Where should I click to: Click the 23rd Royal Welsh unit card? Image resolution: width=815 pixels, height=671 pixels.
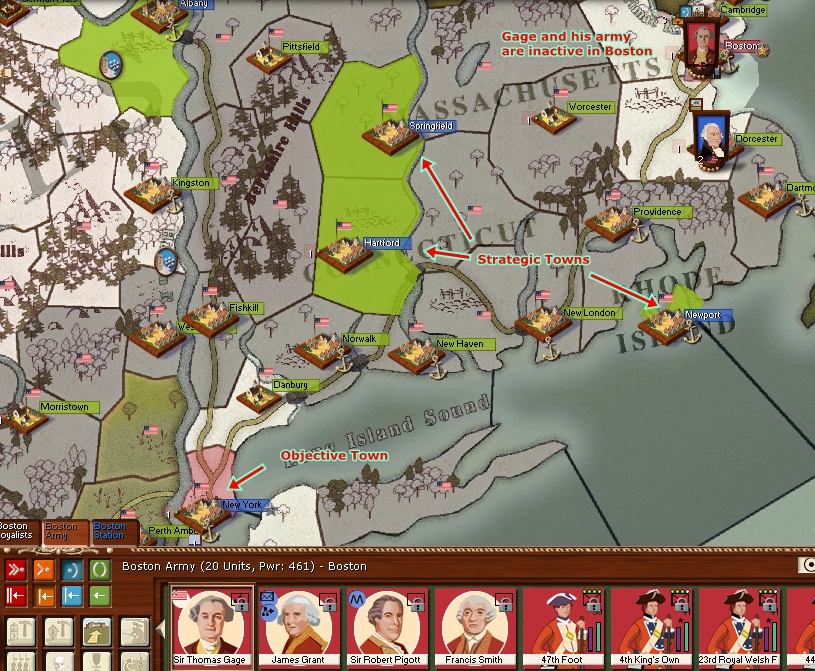tap(739, 627)
